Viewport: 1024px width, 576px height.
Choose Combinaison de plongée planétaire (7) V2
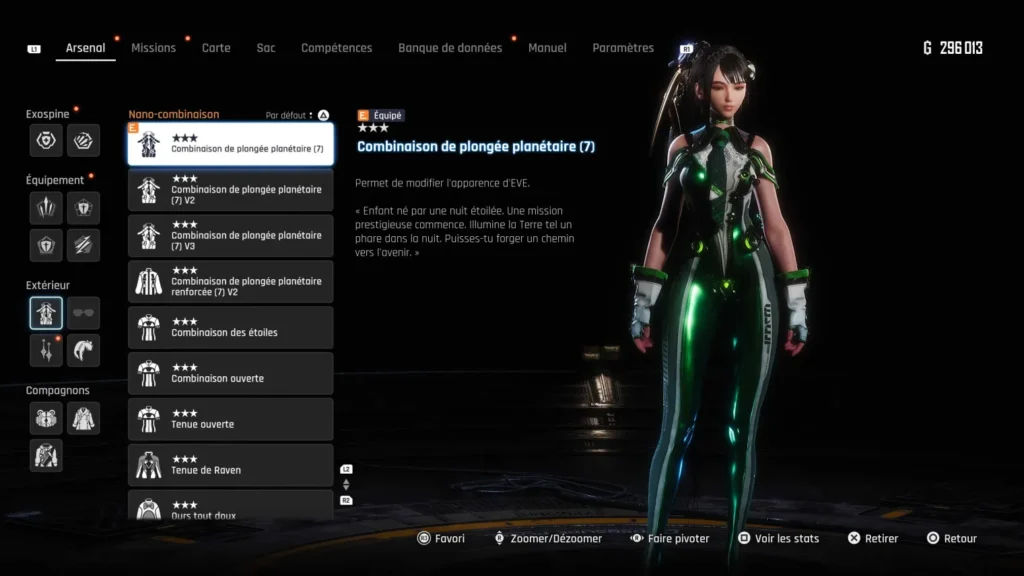(x=231, y=190)
